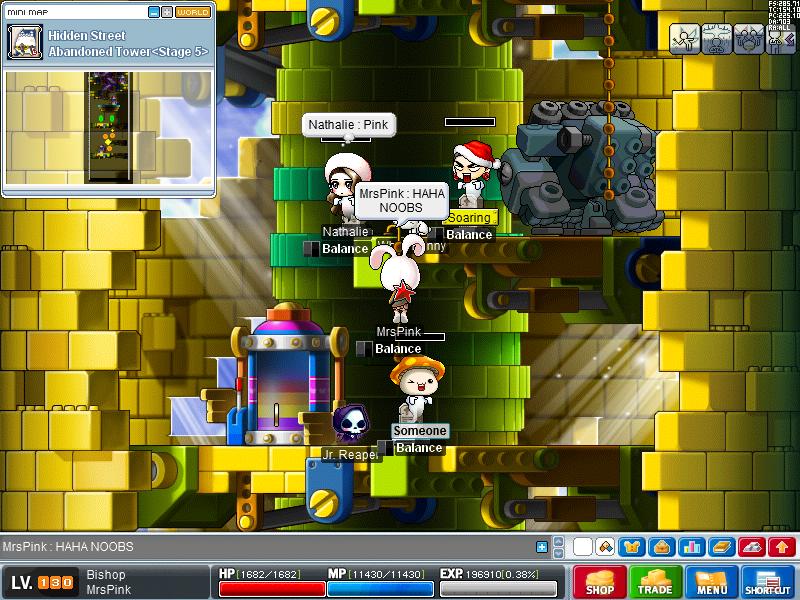
Task: Open the equipment shirt icon
Action: click(x=632, y=547)
